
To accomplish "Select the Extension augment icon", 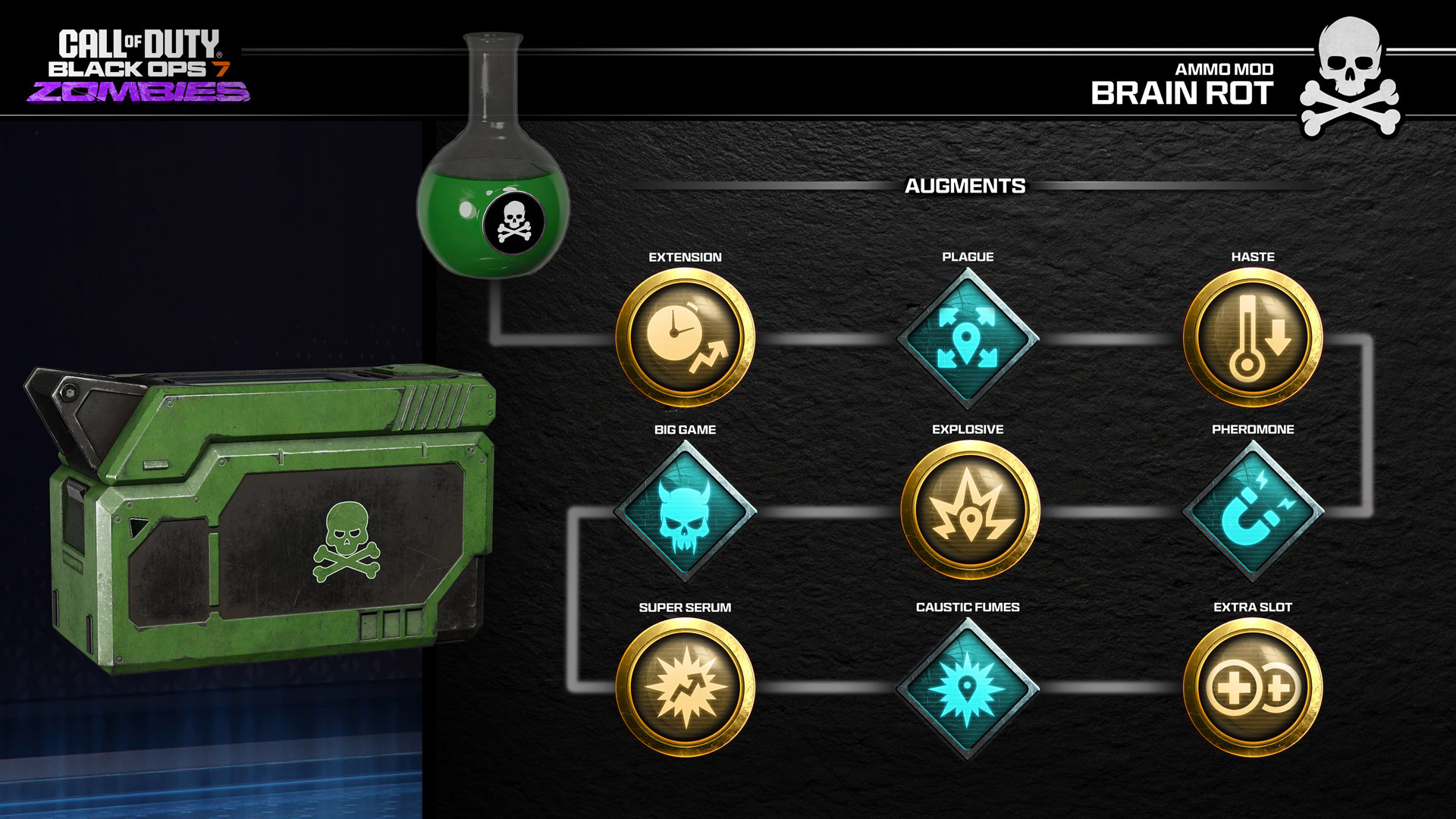I will [685, 338].
